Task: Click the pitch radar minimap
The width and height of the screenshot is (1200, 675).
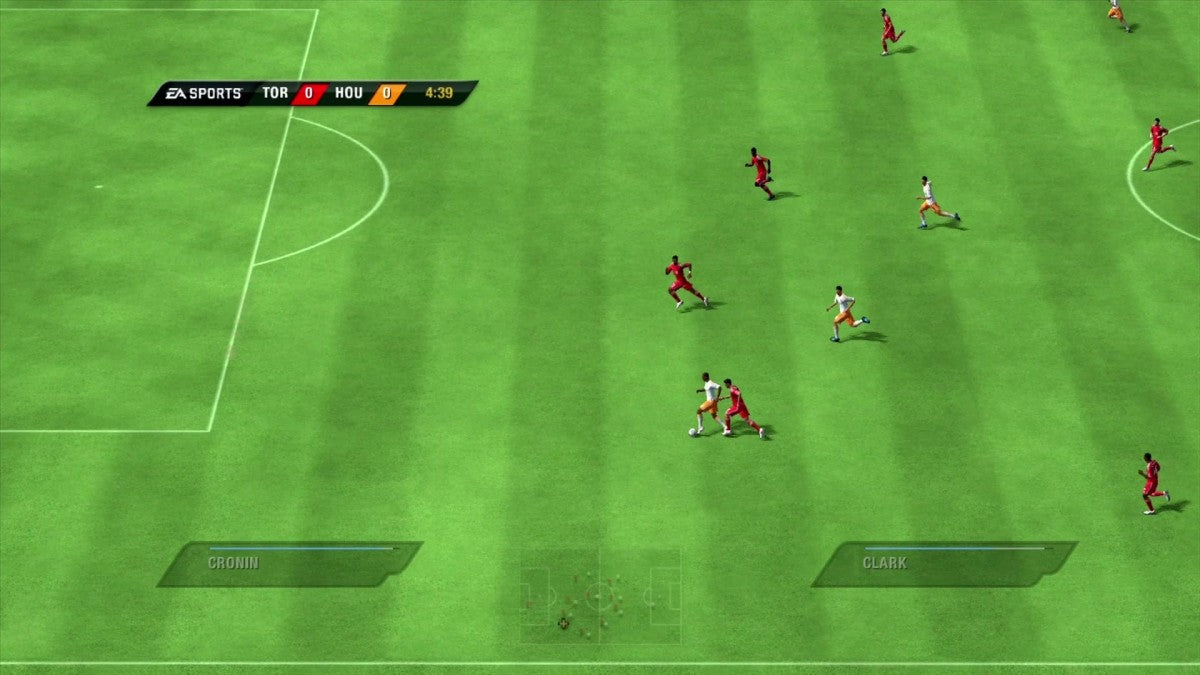Action: [x=600, y=596]
